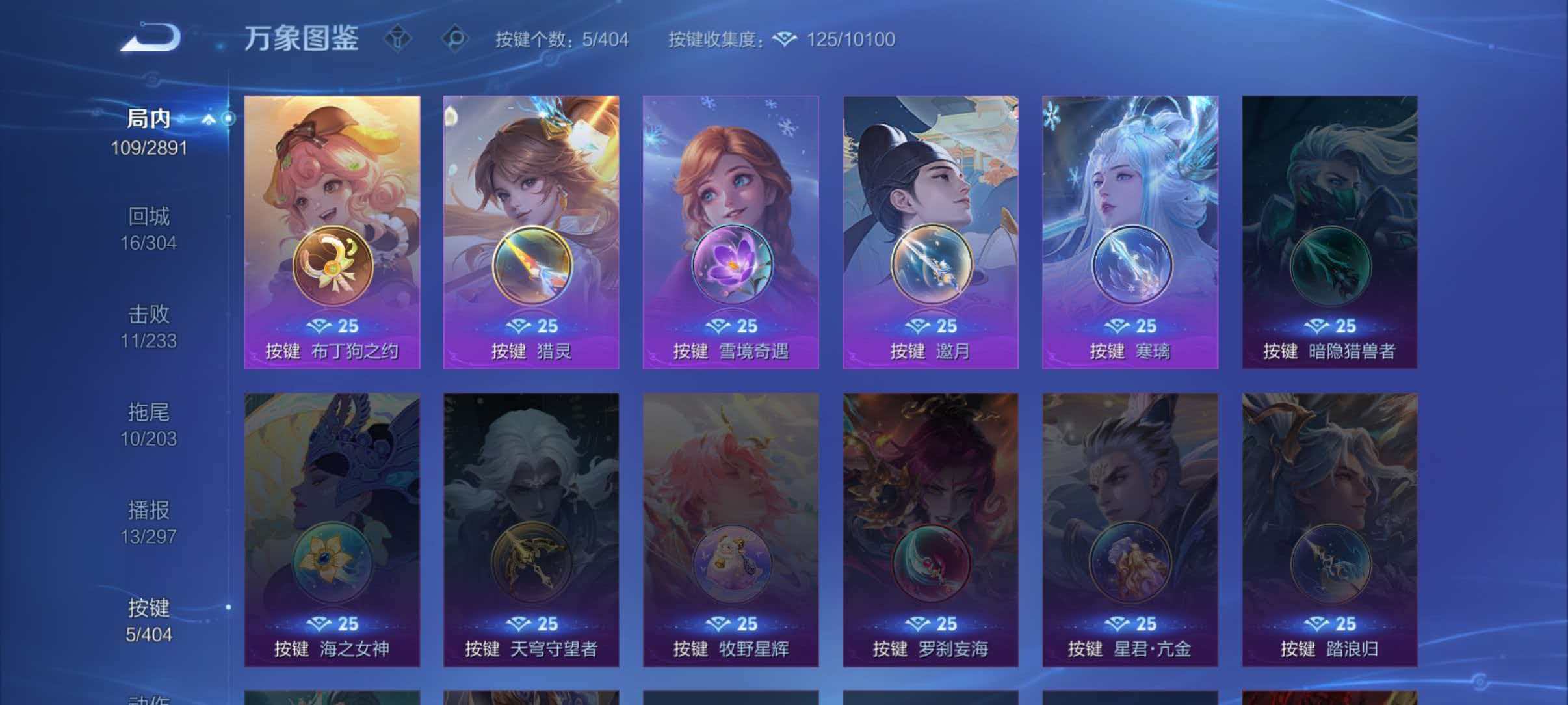Switch to the 播报 category
This screenshot has height=705, width=1568.
(x=148, y=511)
